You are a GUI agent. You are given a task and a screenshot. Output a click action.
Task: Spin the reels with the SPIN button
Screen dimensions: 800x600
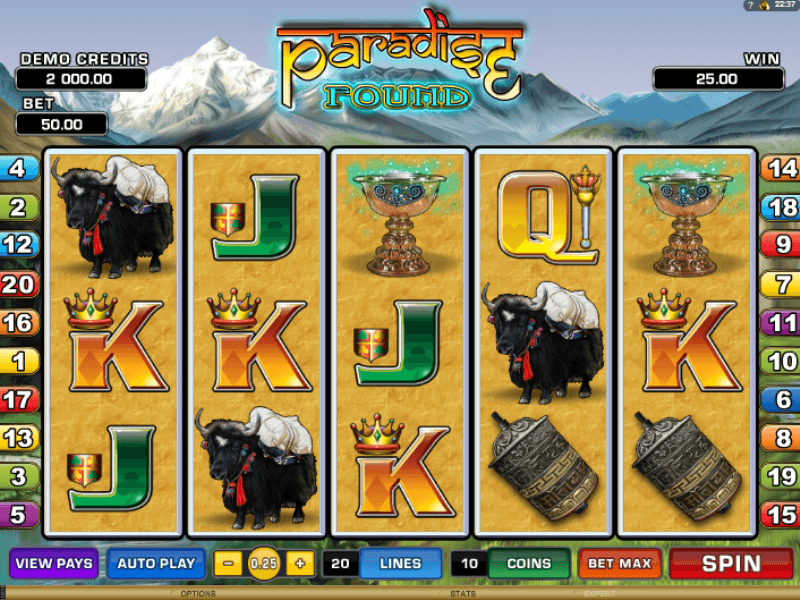point(731,564)
